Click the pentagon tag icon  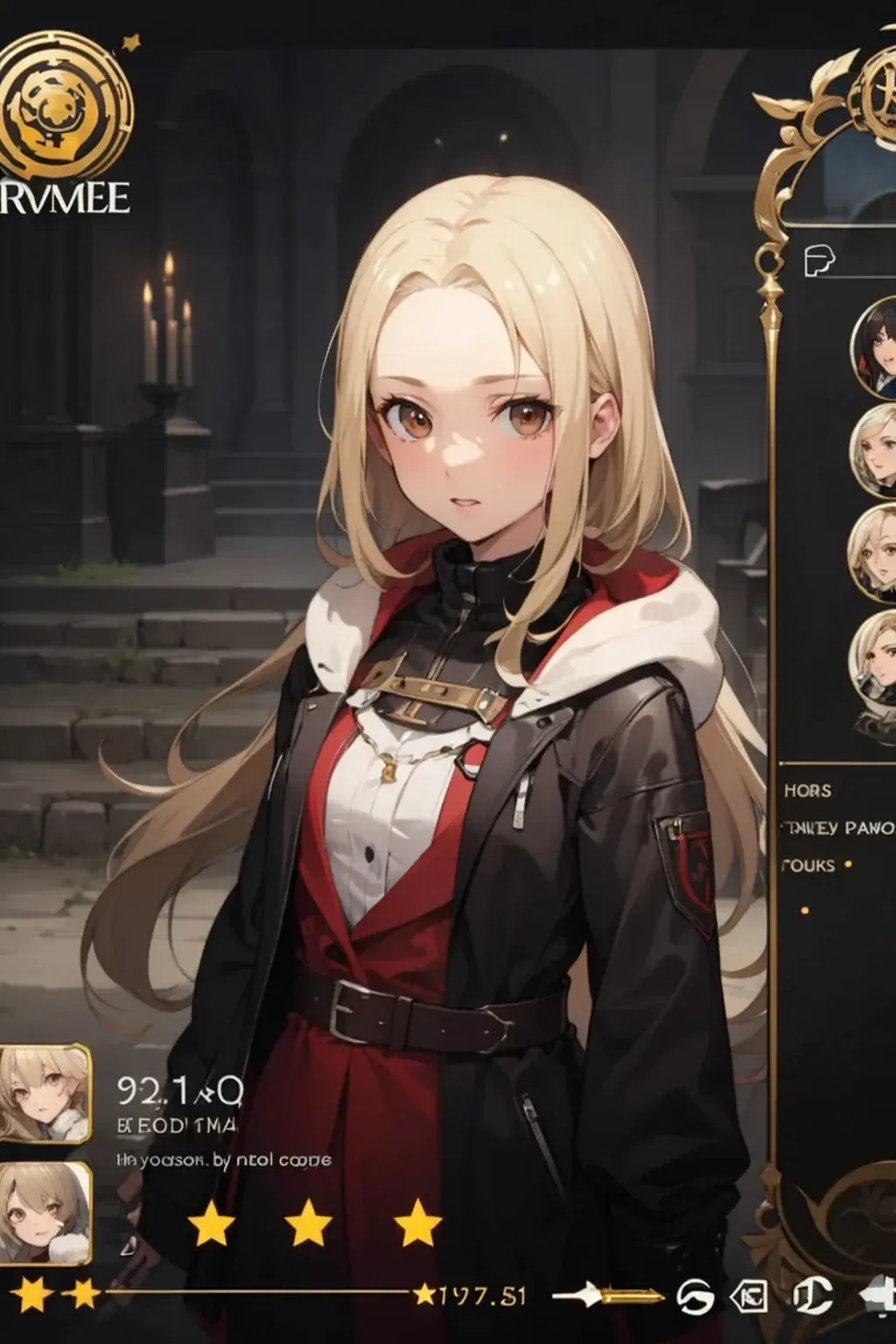click(749, 1296)
